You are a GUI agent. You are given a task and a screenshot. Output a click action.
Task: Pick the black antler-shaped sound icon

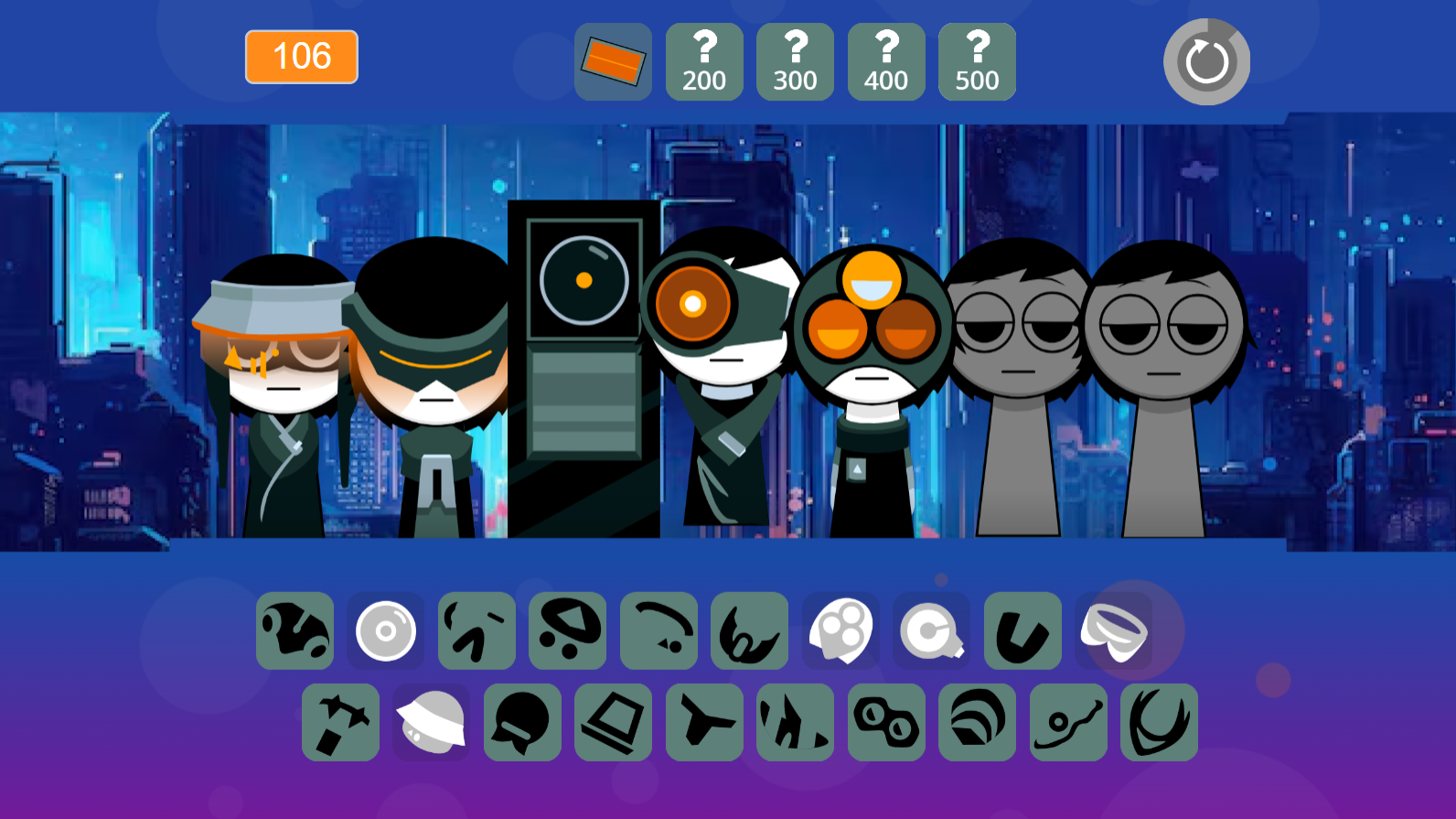1159,722
